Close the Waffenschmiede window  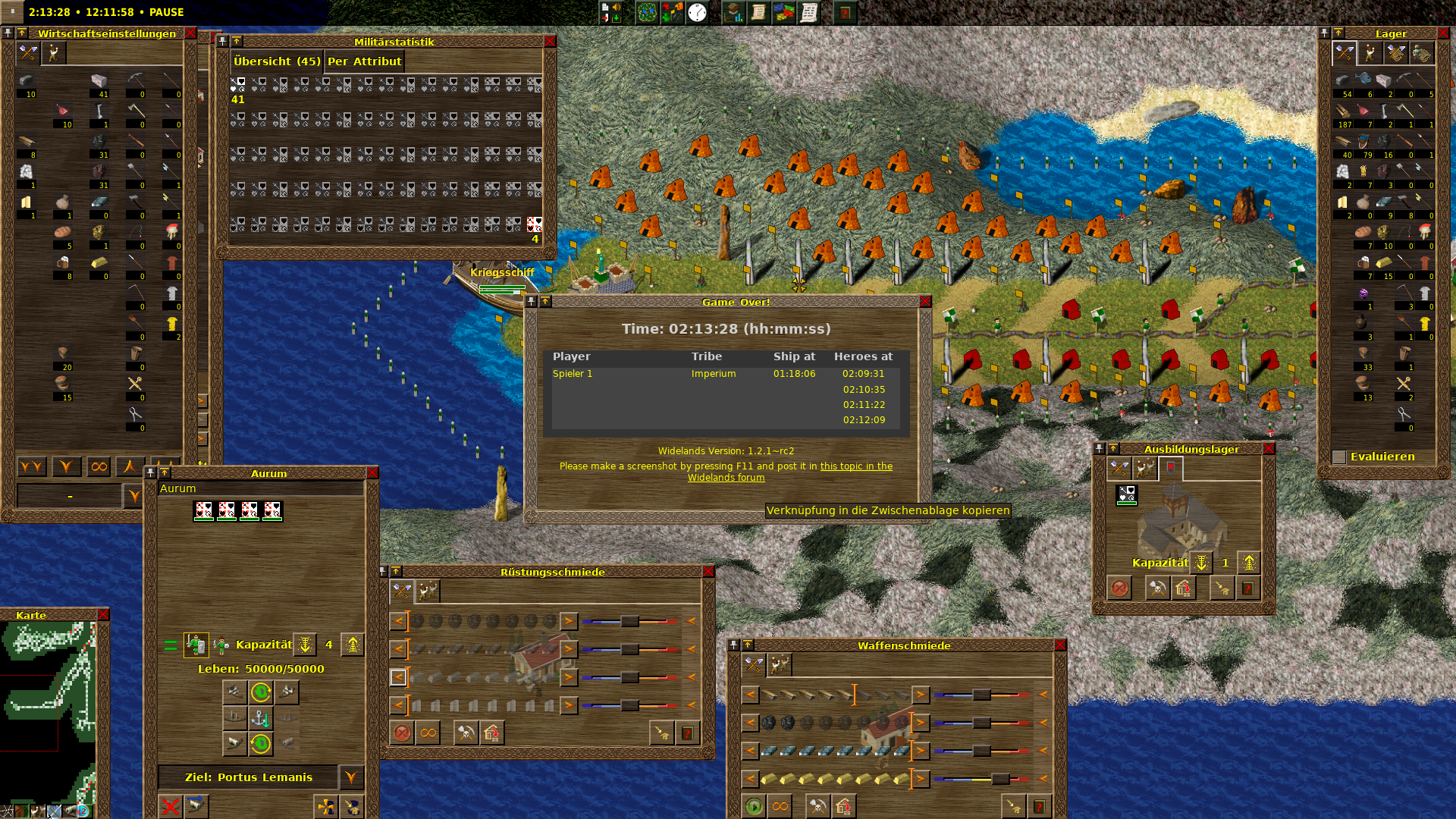tap(1060, 645)
